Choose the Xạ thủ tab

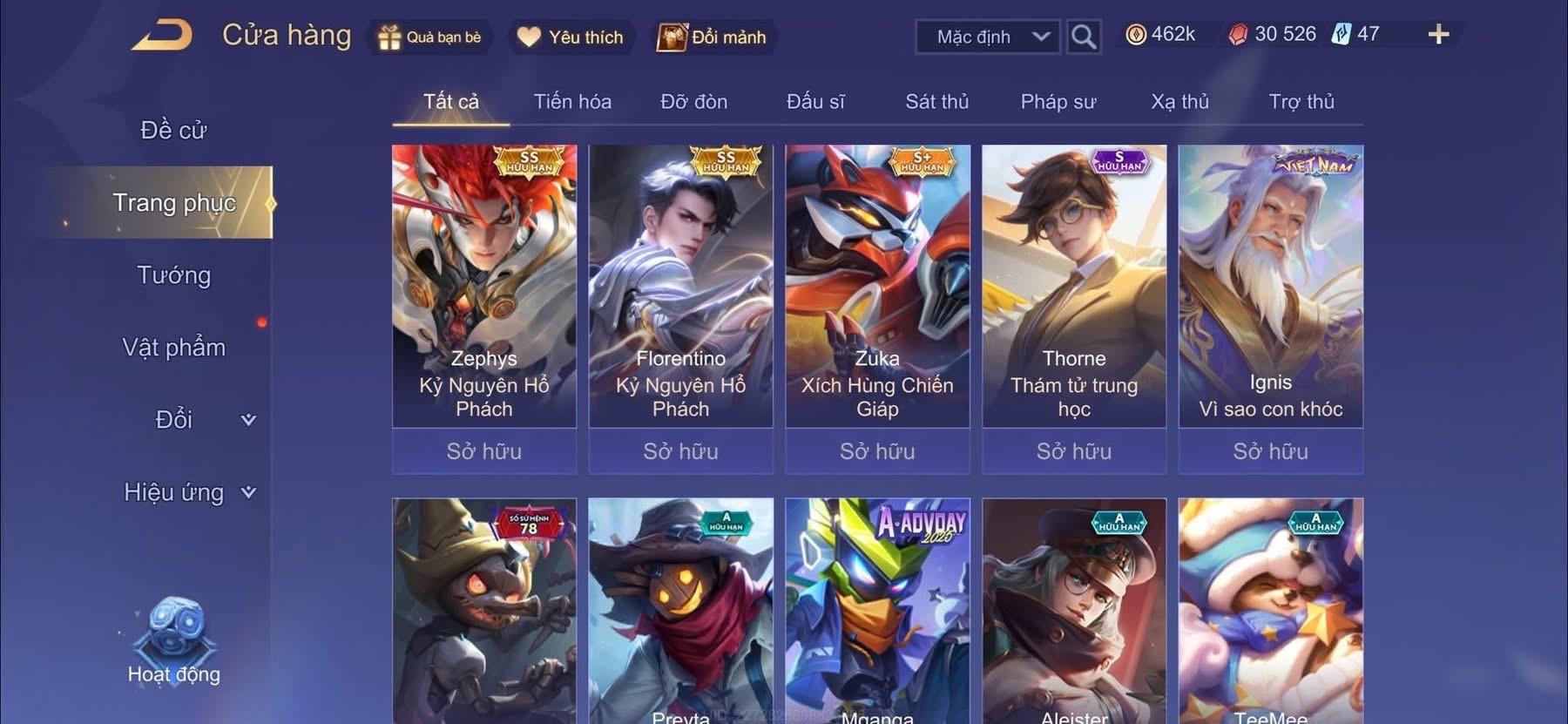pos(1179,102)
